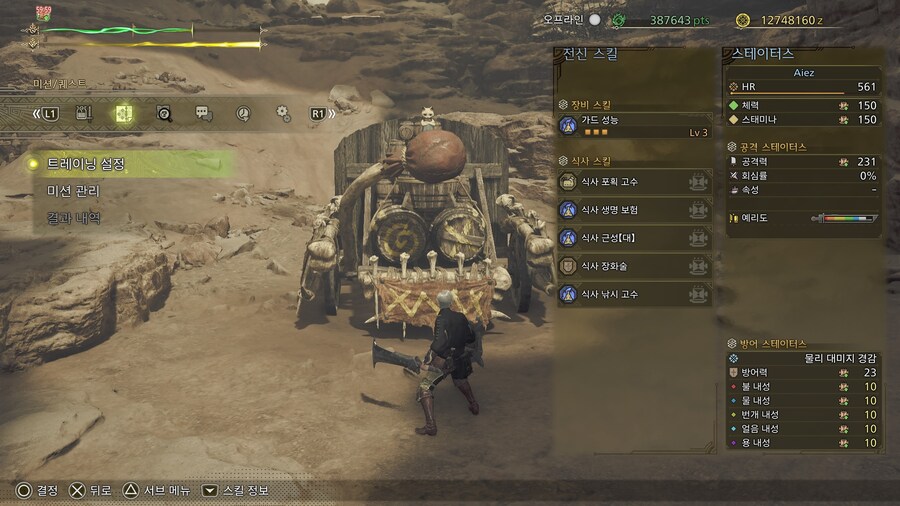900x506 pixels.
Task: Select the 가드 성능 Lv 3 skill row
Action: coord(634,125)
